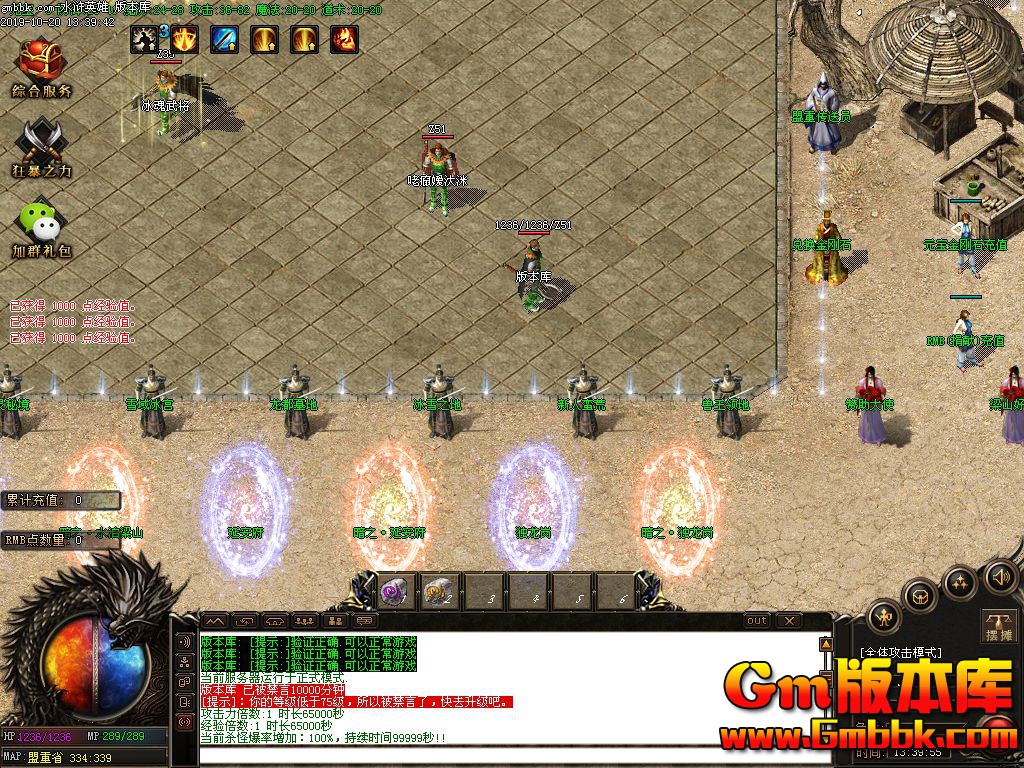Screen dimensions: 1024x768
Task: Click the chat window's 'out' button
Action: click(x=757, y=621)
